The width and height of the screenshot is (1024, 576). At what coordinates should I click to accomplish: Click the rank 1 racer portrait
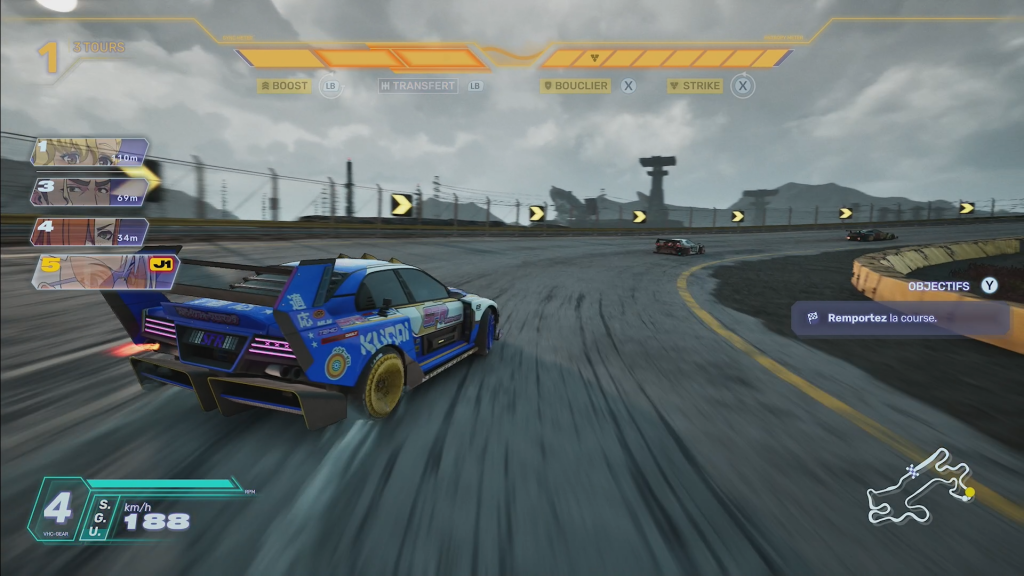click(90, 152)
